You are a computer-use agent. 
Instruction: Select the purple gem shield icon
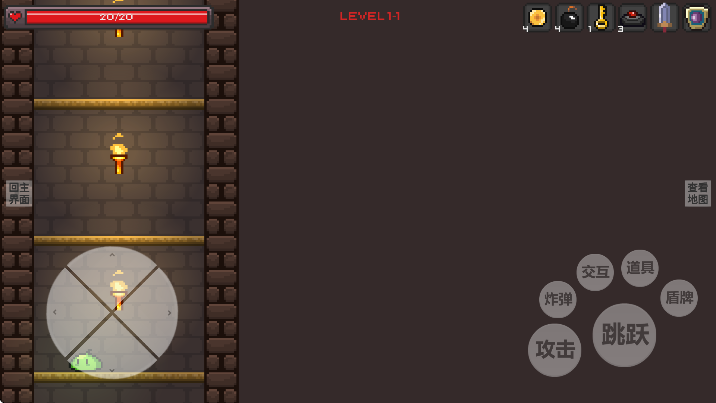pyautogui.click(x=697, y=17)
